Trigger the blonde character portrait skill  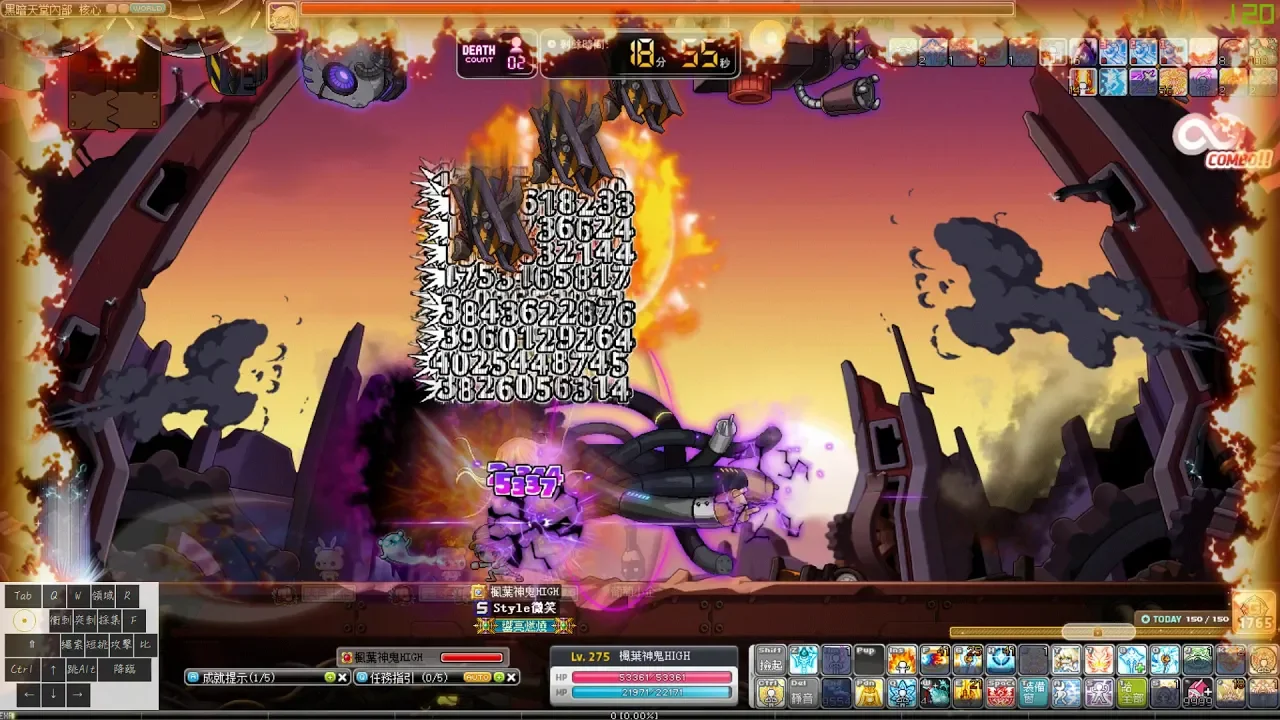tap(1066, 660)
